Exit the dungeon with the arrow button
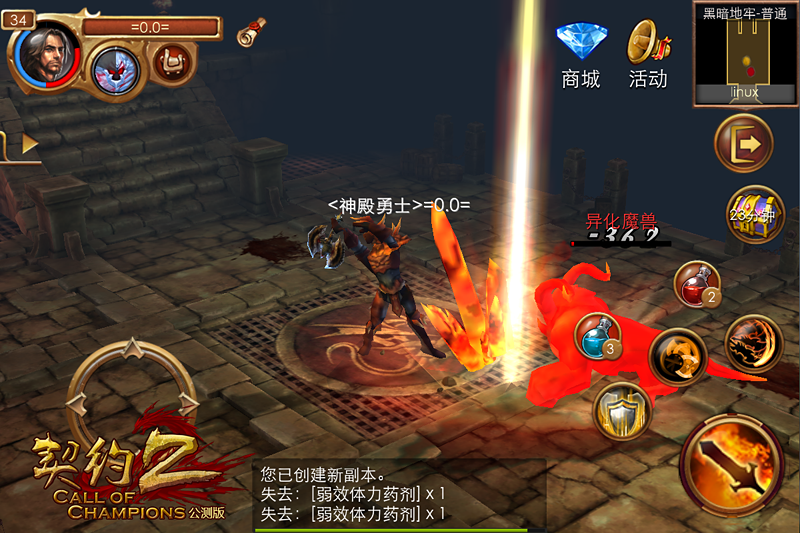This screenshot has width=800, height=533. 743,143
